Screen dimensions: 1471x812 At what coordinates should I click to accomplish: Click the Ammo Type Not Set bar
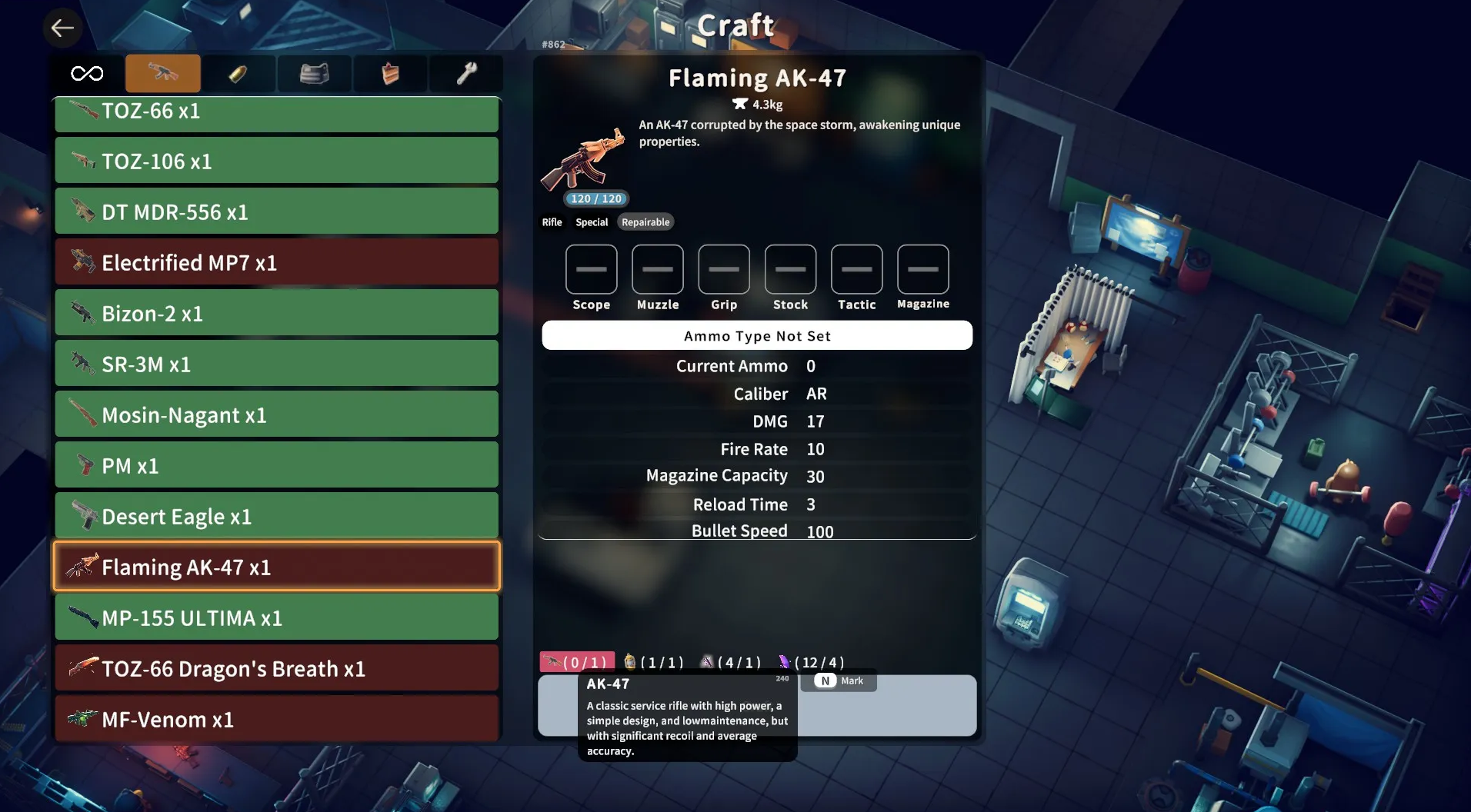pos(757,336)
